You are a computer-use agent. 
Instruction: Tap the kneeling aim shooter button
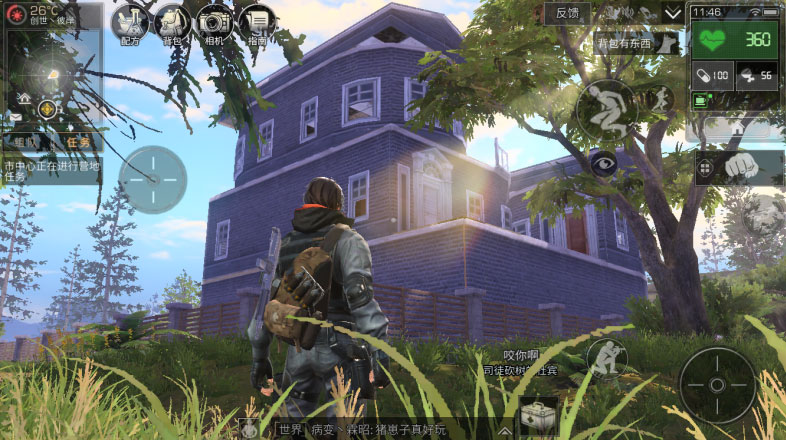pos(606,357)
